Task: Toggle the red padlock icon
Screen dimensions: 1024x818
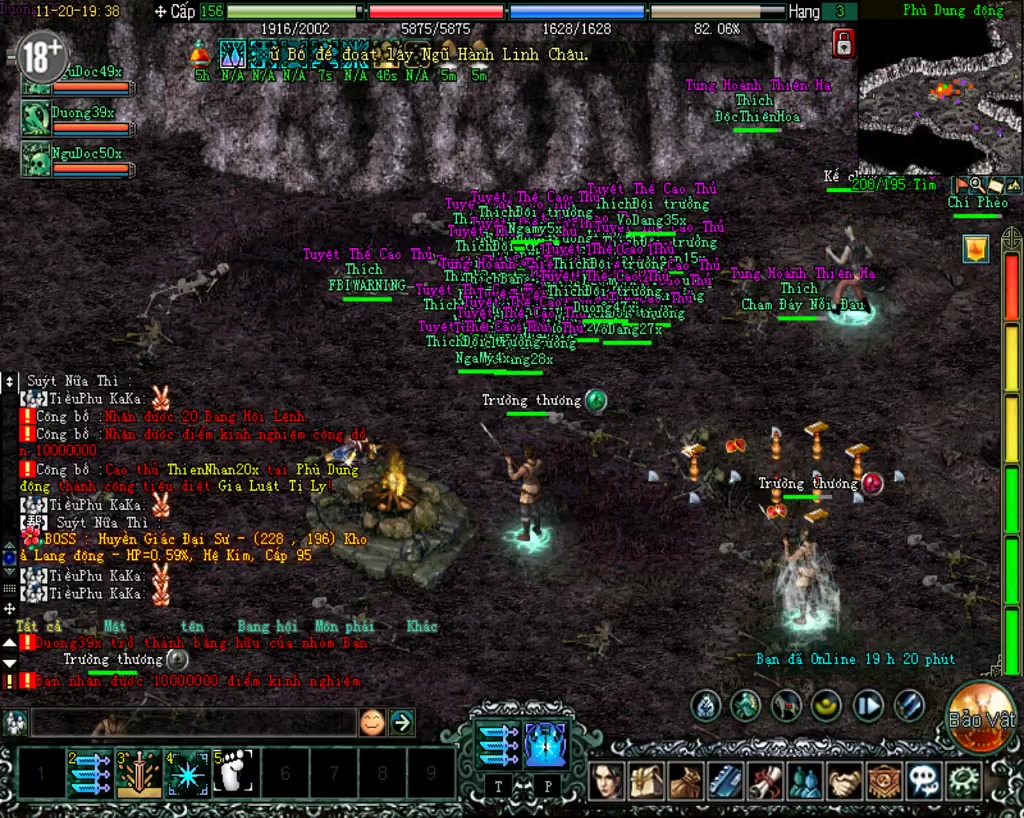Action: point(843,43)
